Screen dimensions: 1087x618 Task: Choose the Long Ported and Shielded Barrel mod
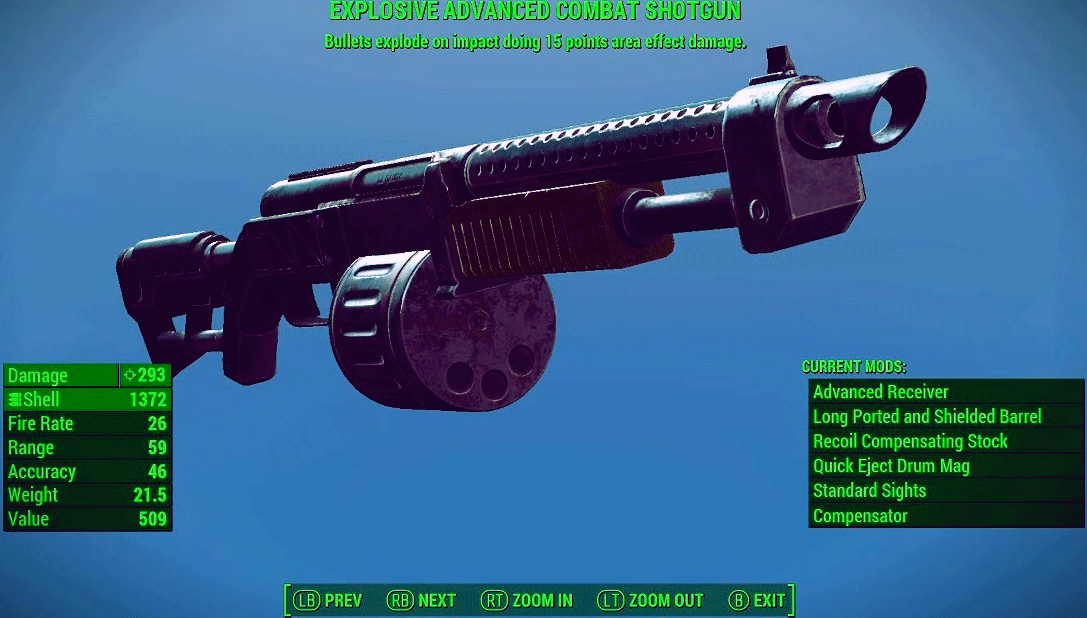click(x=945, y=417)
